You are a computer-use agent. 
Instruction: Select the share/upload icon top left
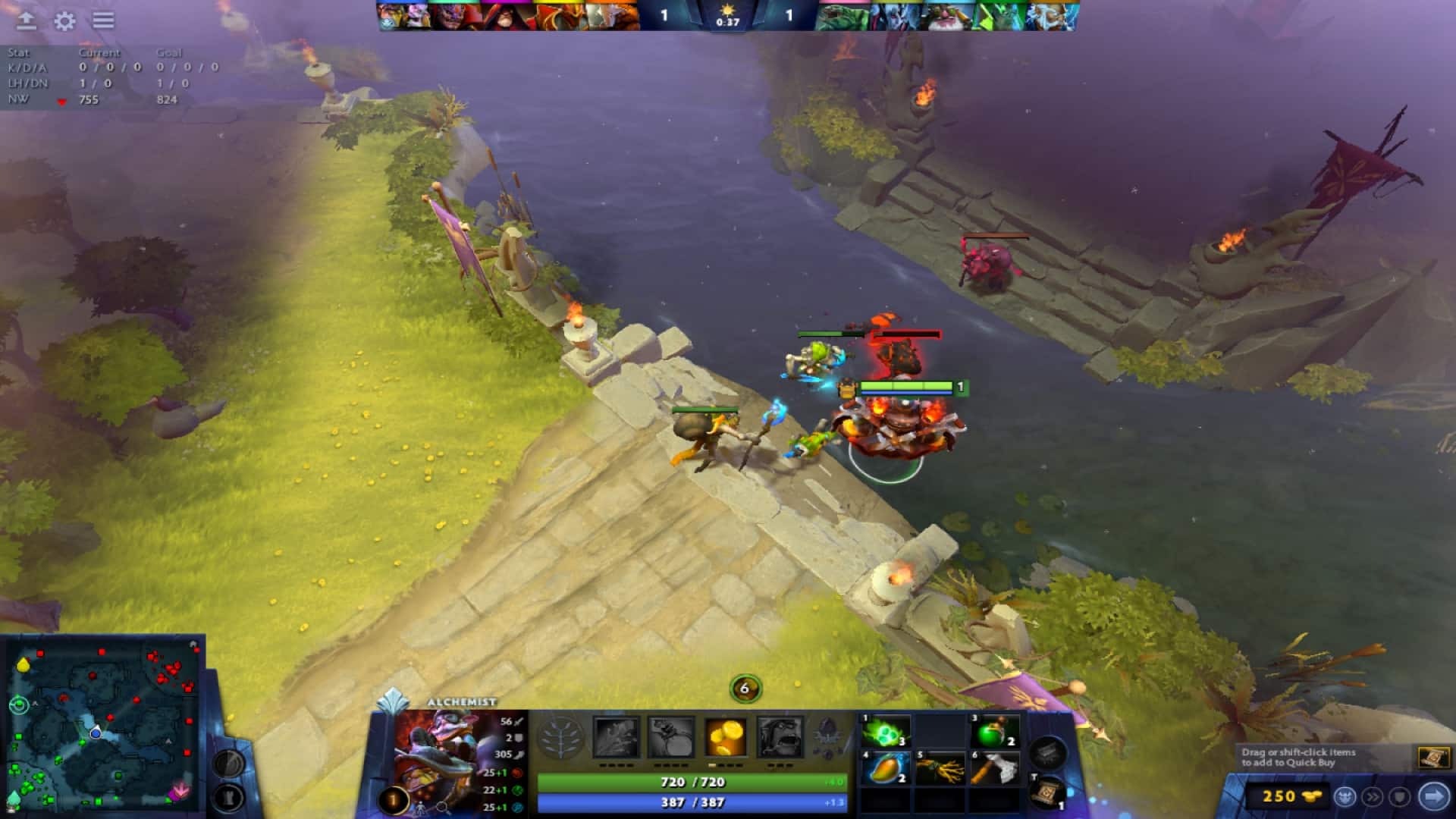(x=27, y=22)
